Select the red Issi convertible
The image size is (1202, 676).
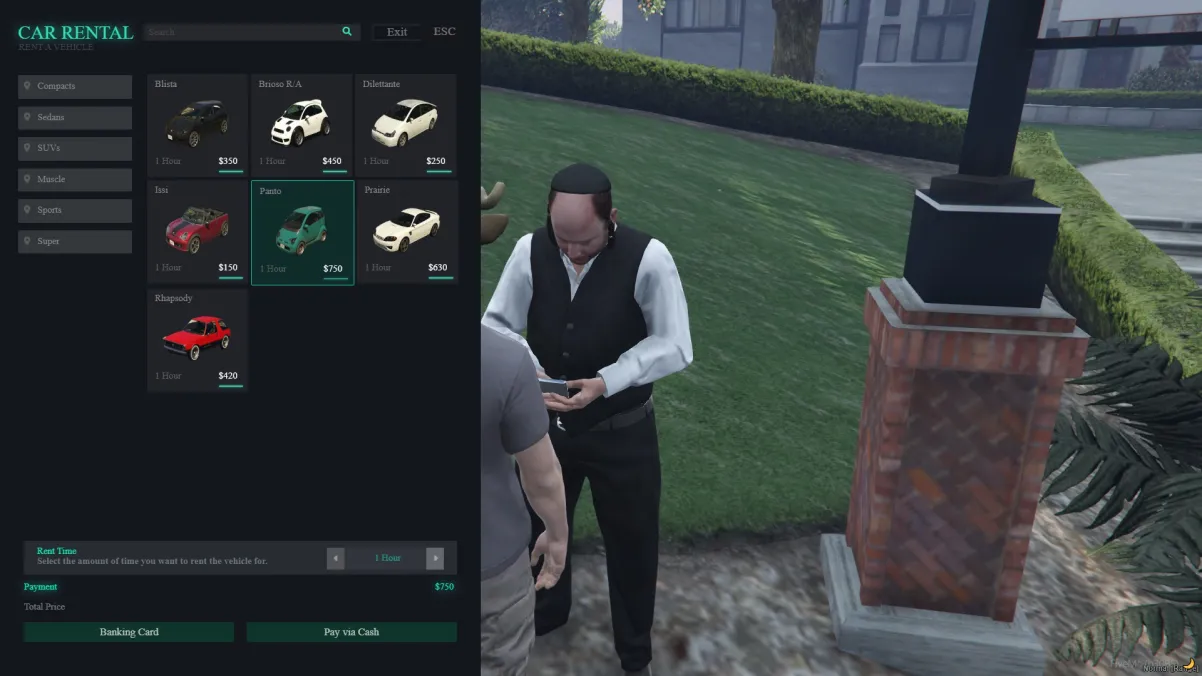197,231
